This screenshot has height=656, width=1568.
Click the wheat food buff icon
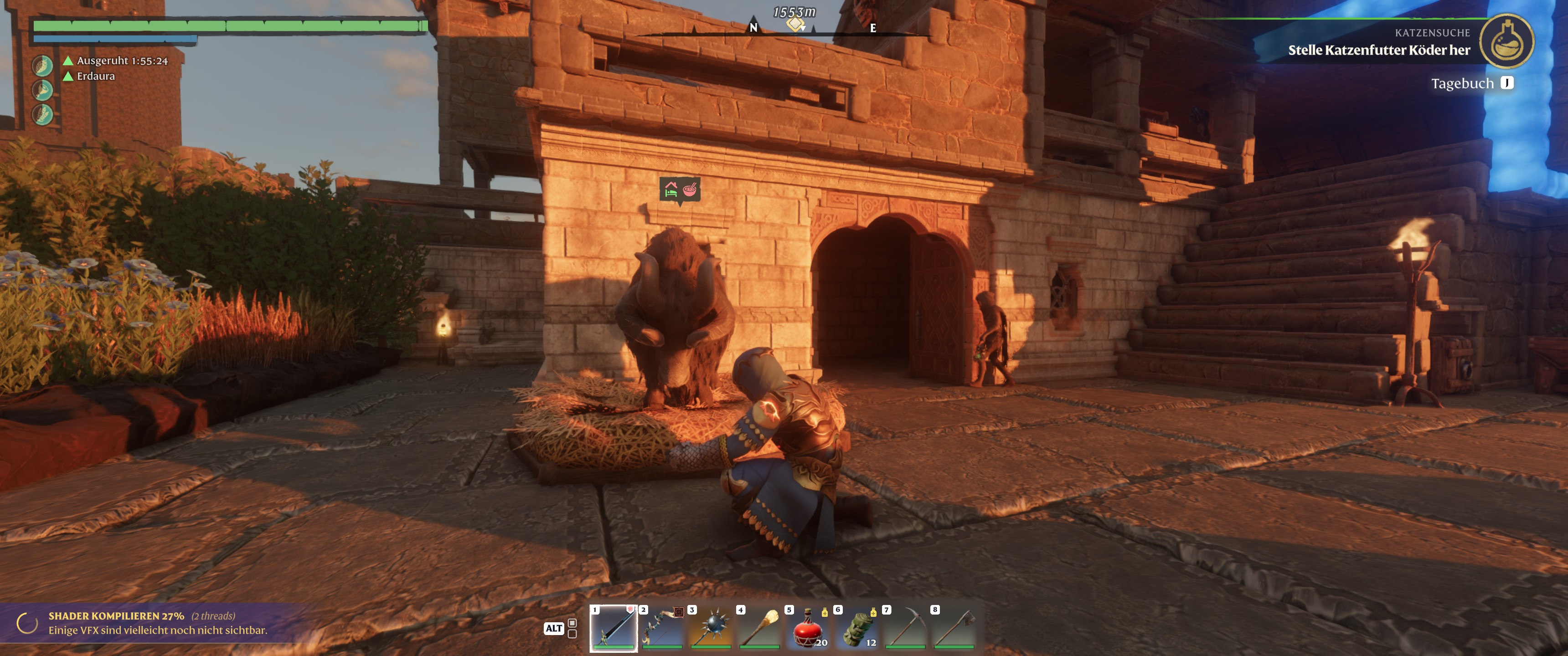coord(42,114)
